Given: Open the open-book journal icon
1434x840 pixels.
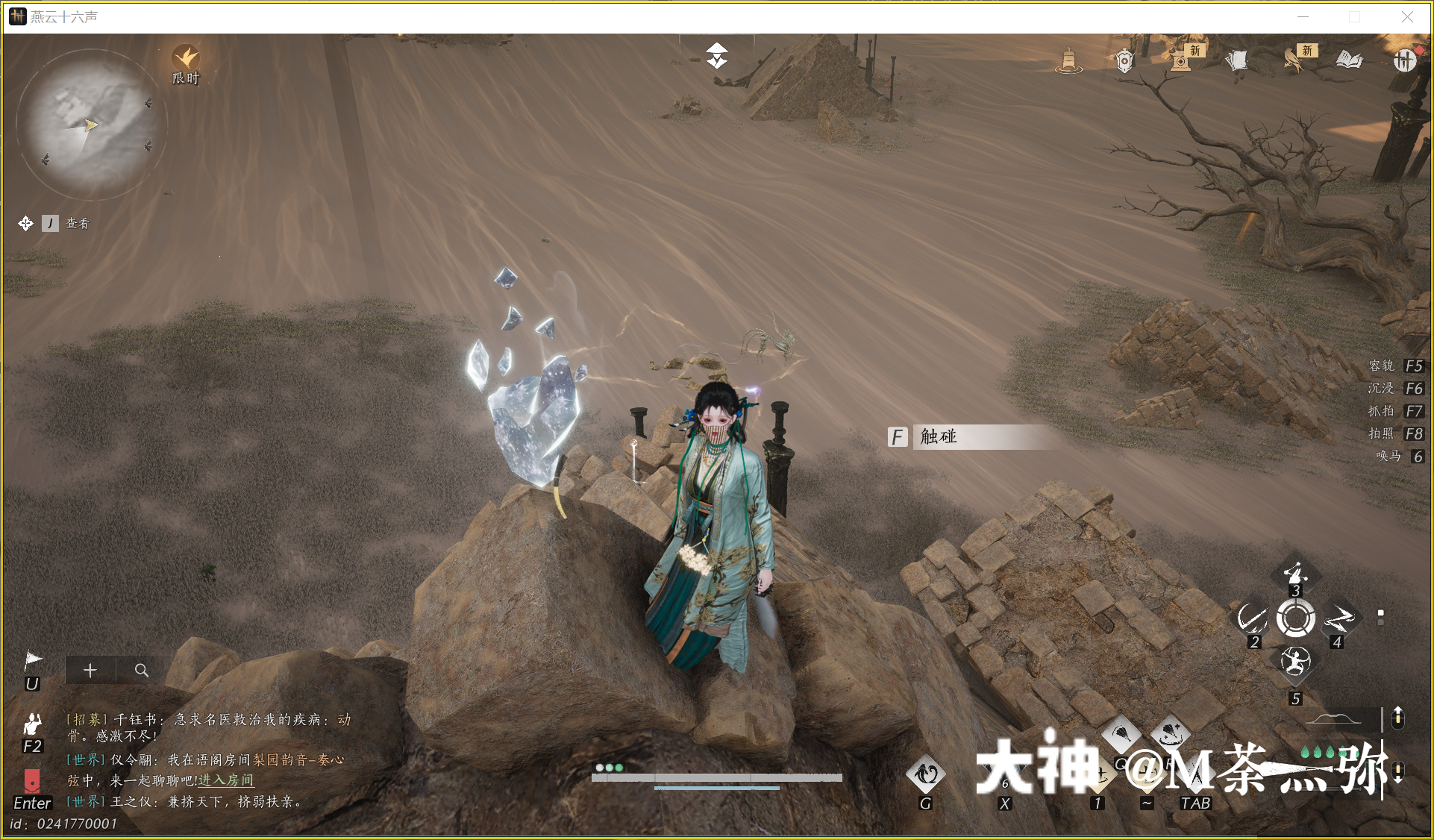Looking at the screenshot, I should 1349,60.
